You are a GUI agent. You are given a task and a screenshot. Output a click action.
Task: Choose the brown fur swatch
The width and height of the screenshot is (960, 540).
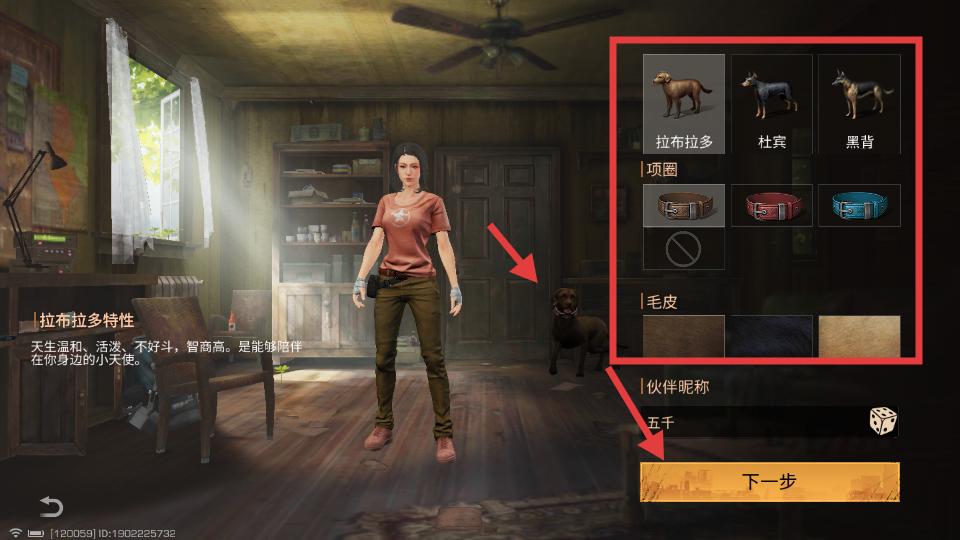684,337
